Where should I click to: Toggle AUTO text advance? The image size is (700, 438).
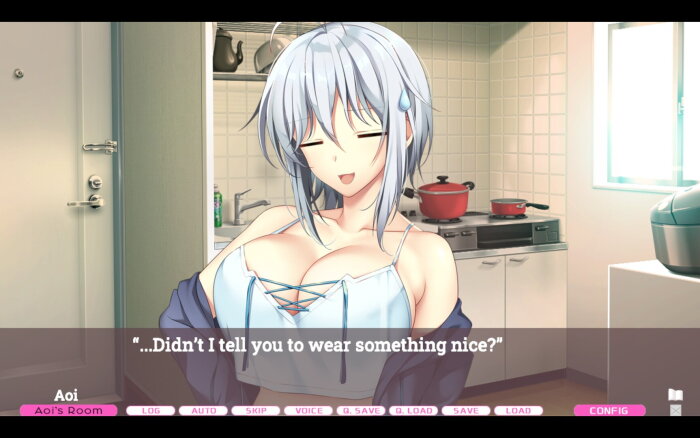coord(203,410)
